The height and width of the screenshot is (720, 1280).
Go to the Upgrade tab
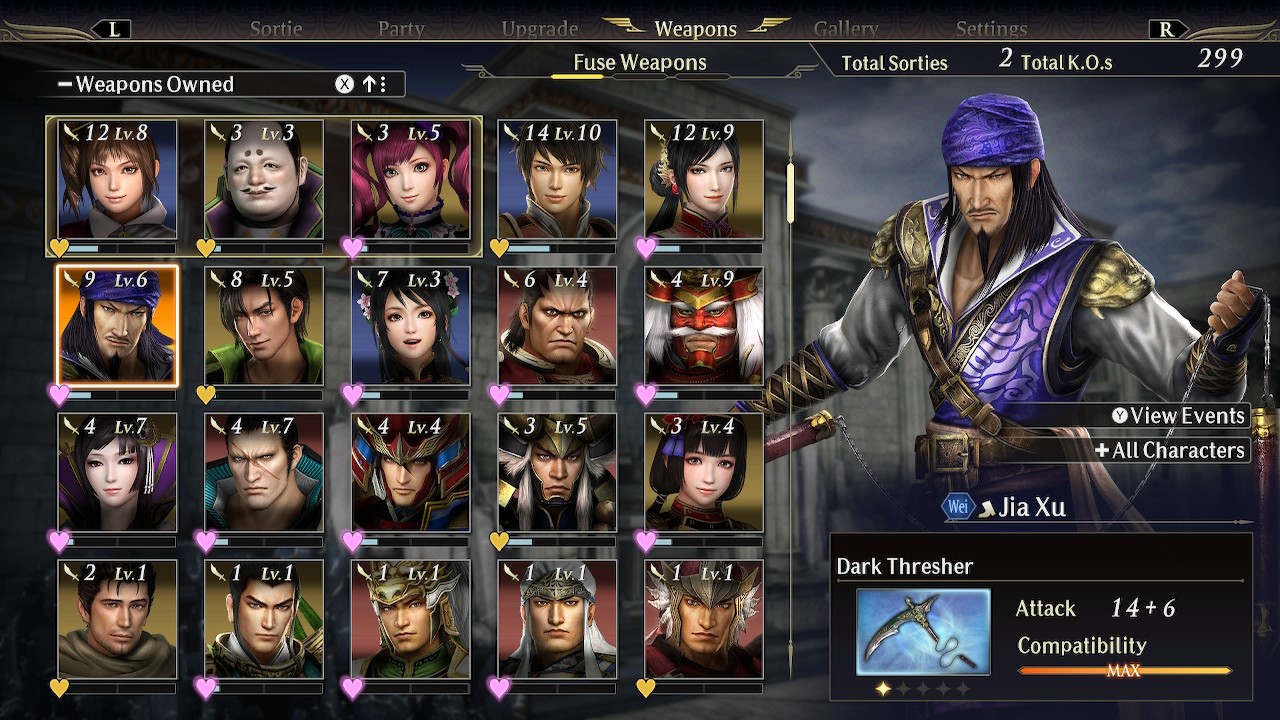pos(540,29)
